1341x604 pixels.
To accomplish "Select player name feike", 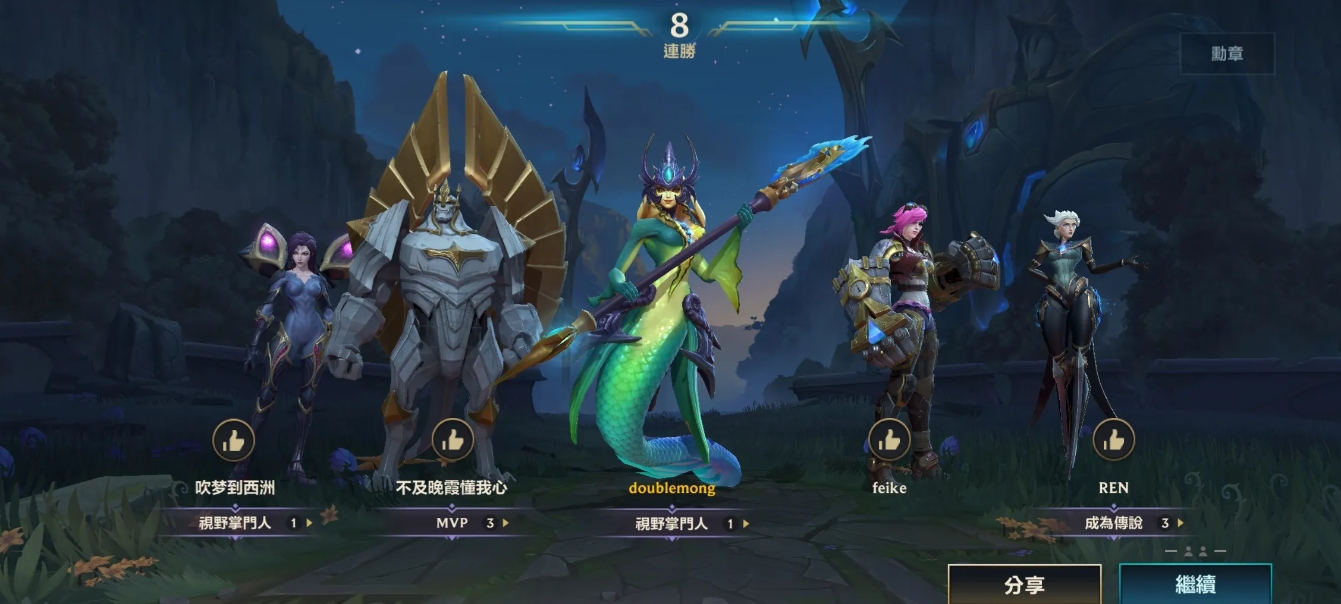I will click(x=889, y=489).
